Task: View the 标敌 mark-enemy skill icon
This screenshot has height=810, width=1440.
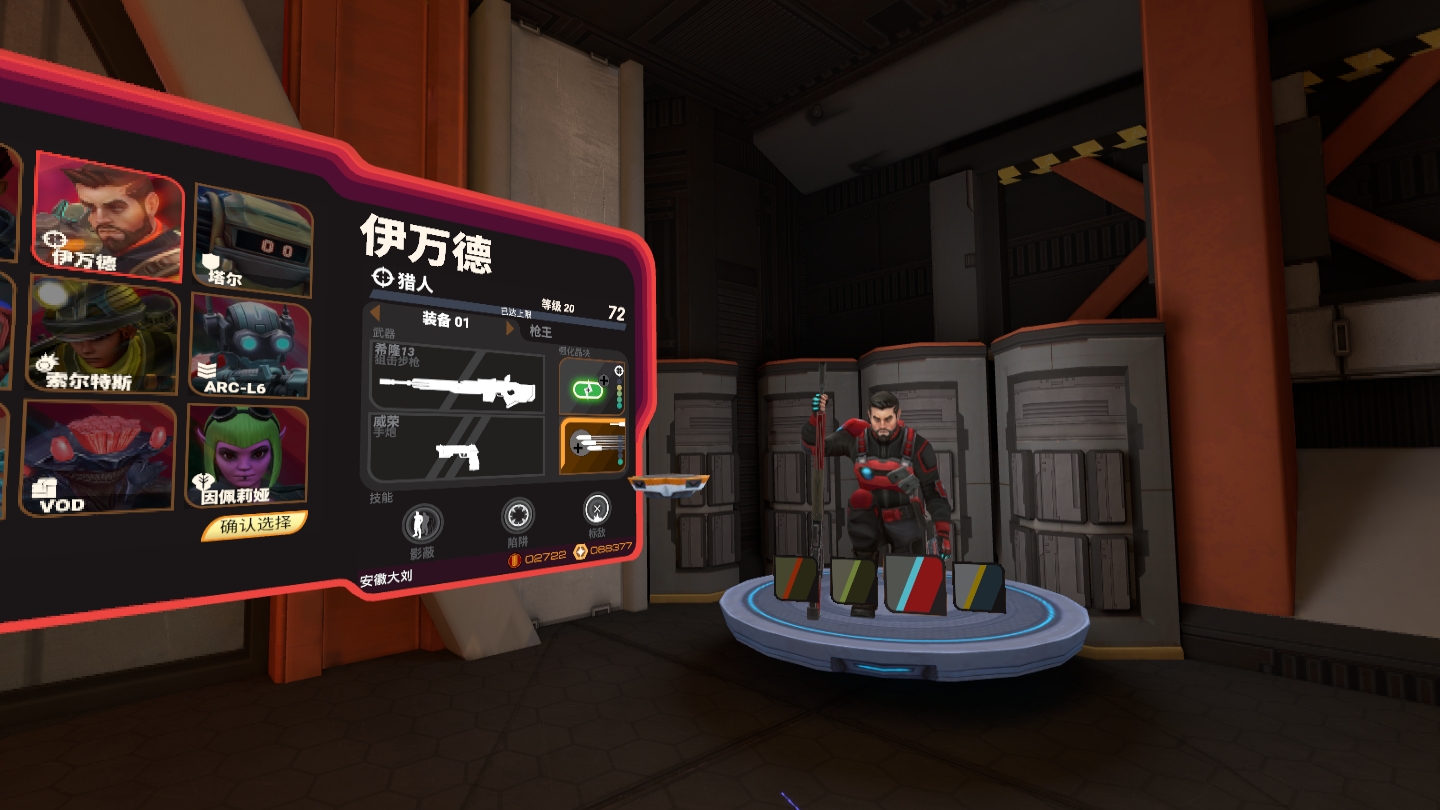Action: point(596,510)
